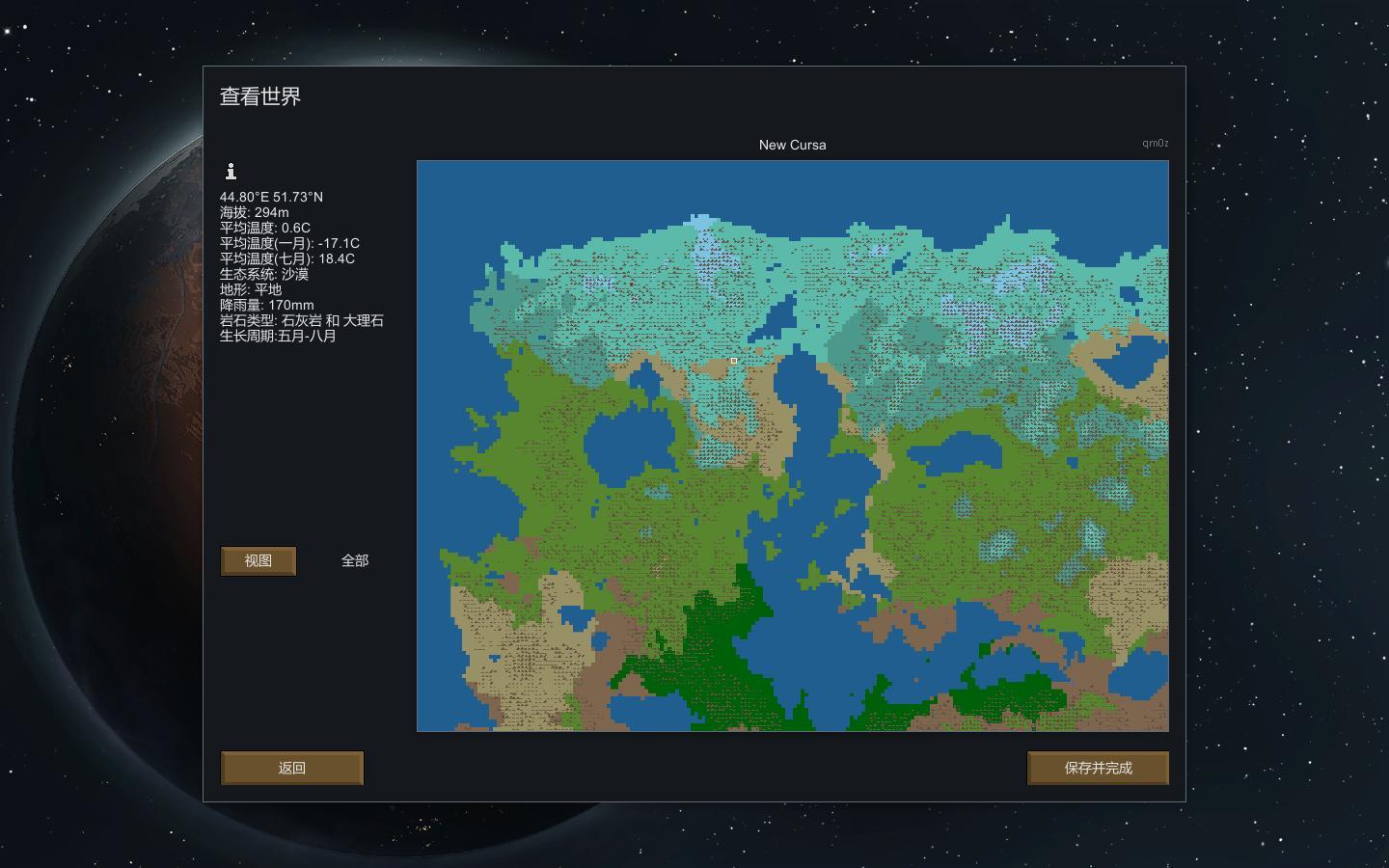Select the white-outlined tile on the world map
The height and width of the screenshot is (868, 1389).
point(734,361)
